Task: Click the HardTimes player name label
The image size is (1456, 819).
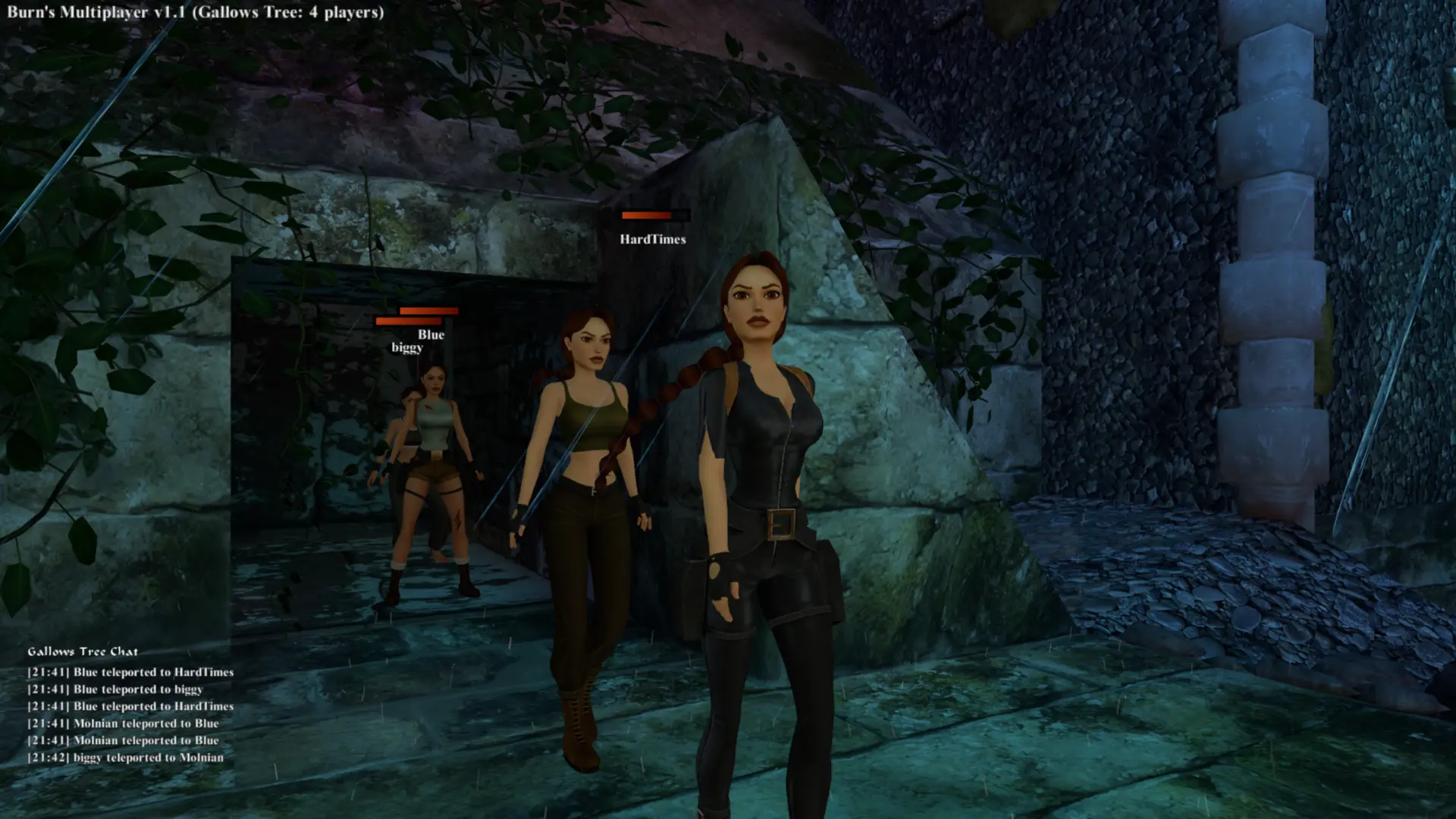Action: [654, 241]
